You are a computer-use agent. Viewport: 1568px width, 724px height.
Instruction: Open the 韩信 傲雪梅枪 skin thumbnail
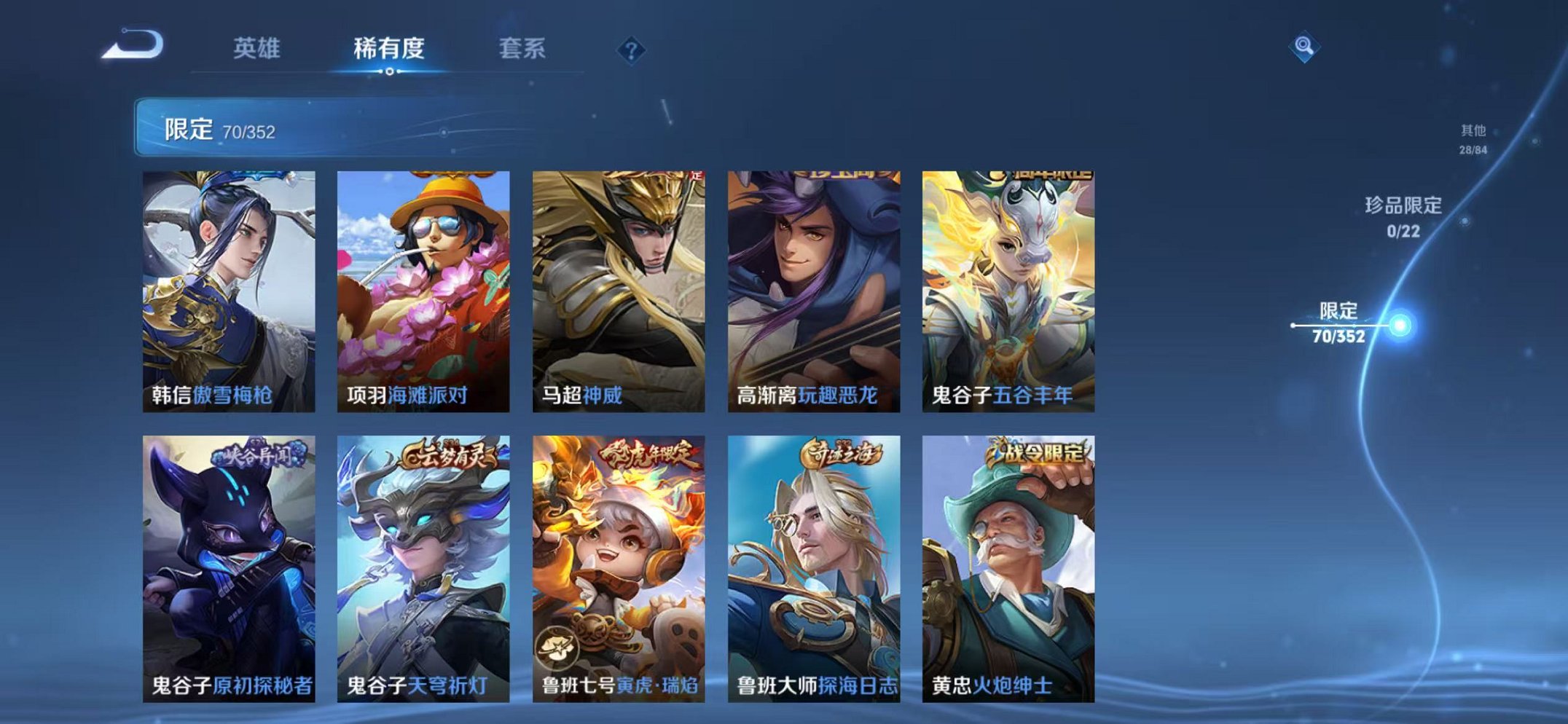point(229,284)
